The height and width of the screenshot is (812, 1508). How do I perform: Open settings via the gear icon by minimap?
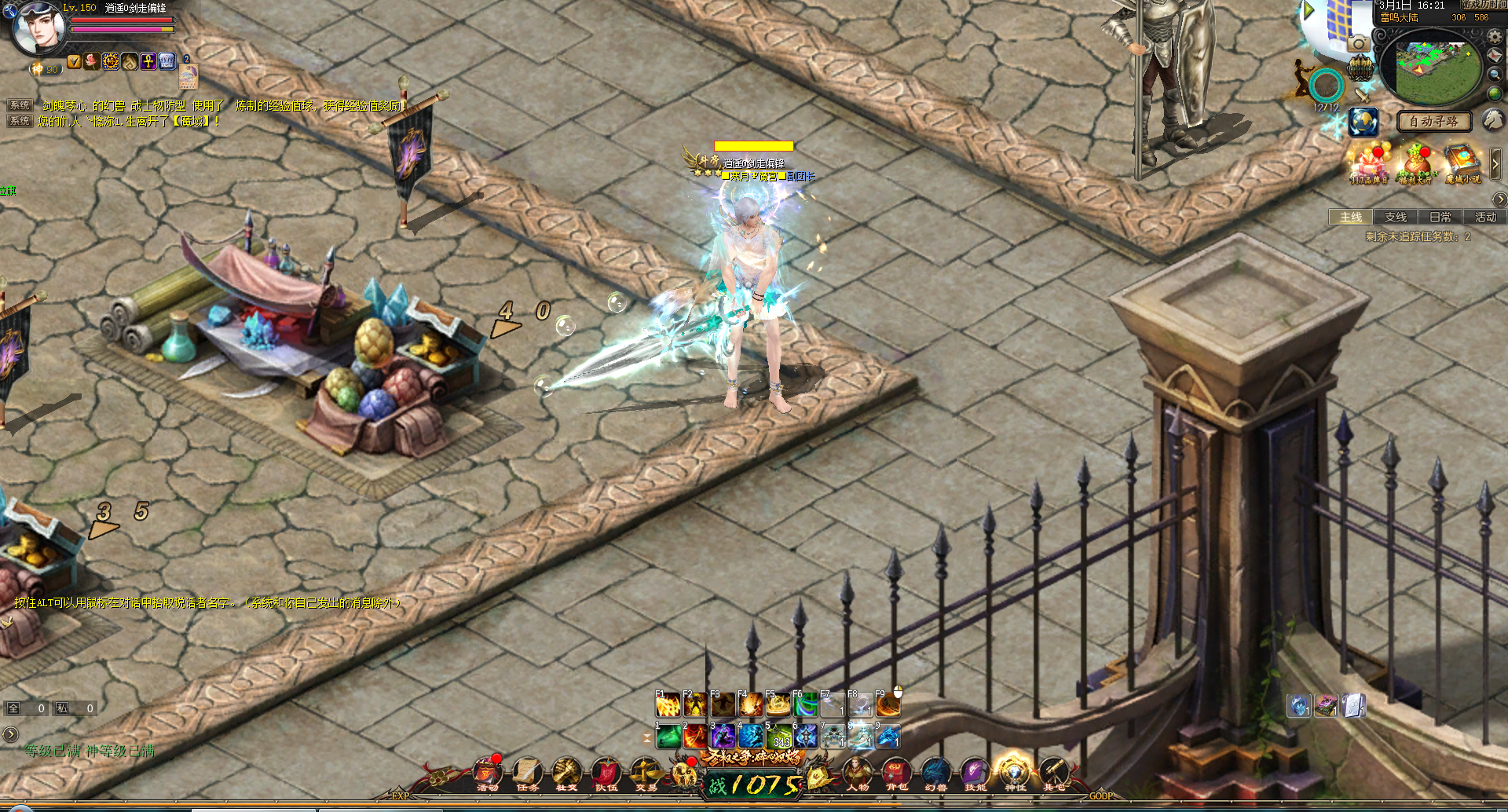click(x=1494, y=37)
